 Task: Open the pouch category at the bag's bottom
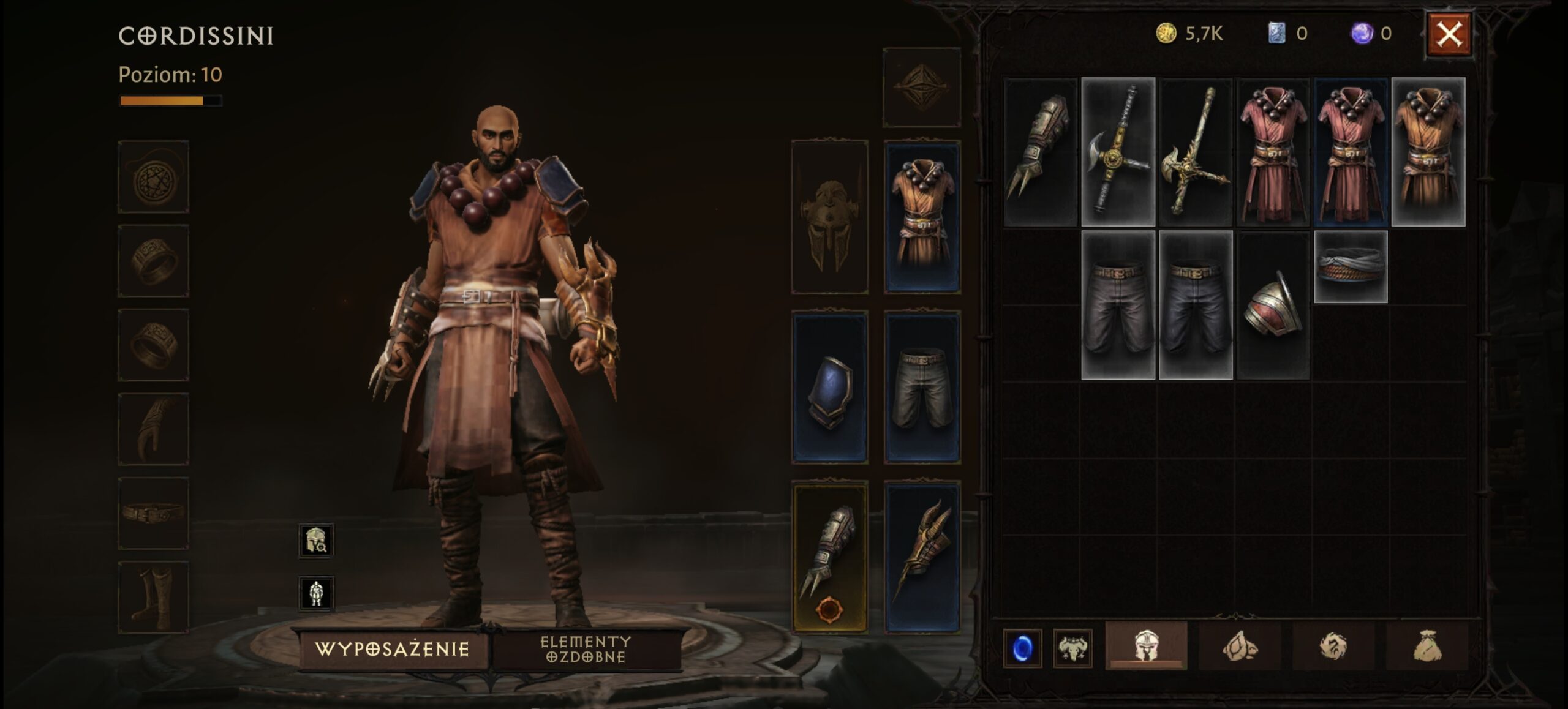coord(1427,647)
